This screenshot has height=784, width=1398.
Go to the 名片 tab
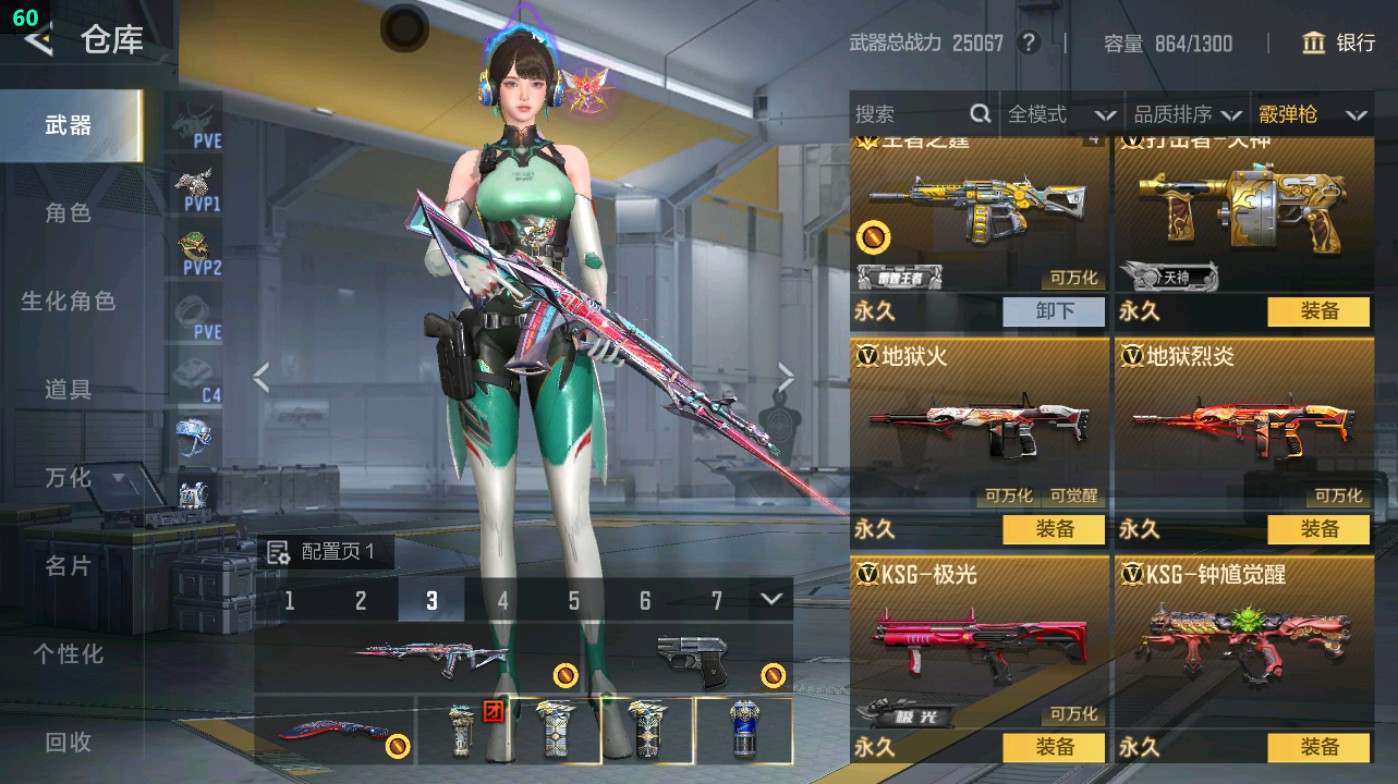[68, 566]
